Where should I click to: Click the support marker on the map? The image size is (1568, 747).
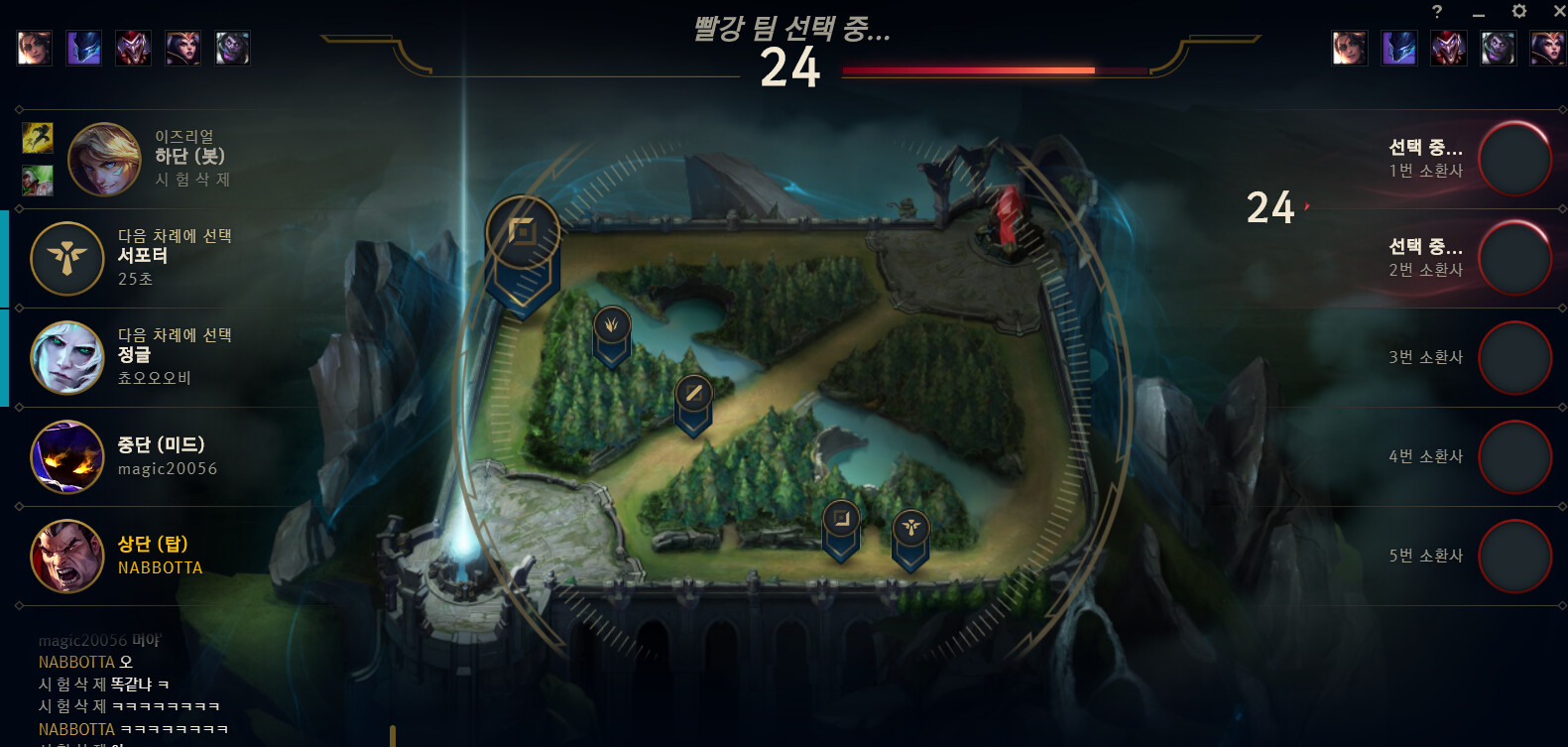[910, 530]
